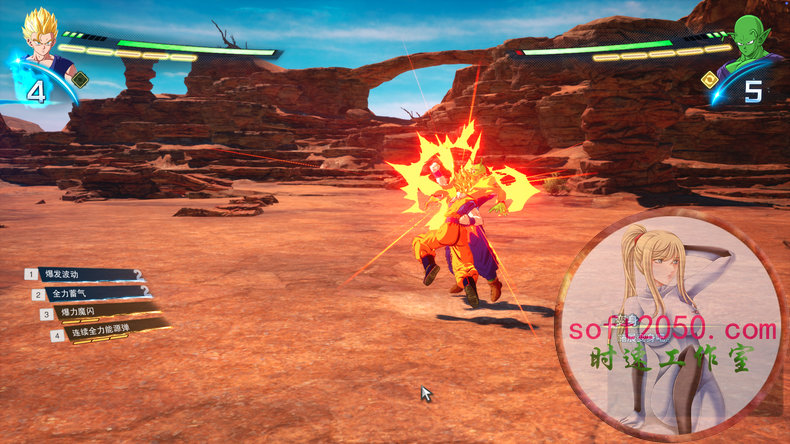This screenshot has height=444, width=790.
Task: Use the 爆力魔闪 blast skill
Action: 100,314
